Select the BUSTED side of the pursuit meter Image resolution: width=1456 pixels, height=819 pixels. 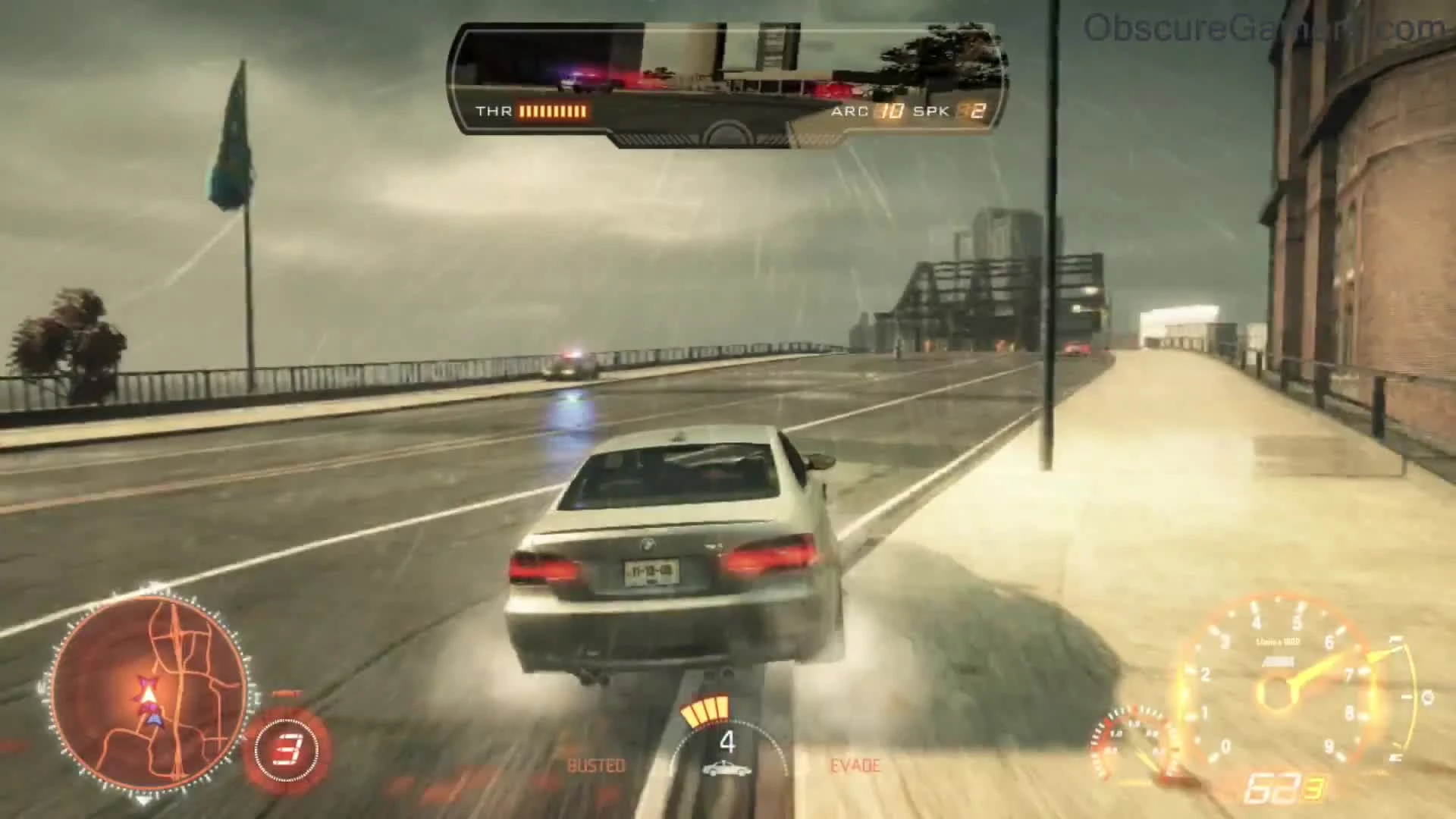(x=597, y=766)
